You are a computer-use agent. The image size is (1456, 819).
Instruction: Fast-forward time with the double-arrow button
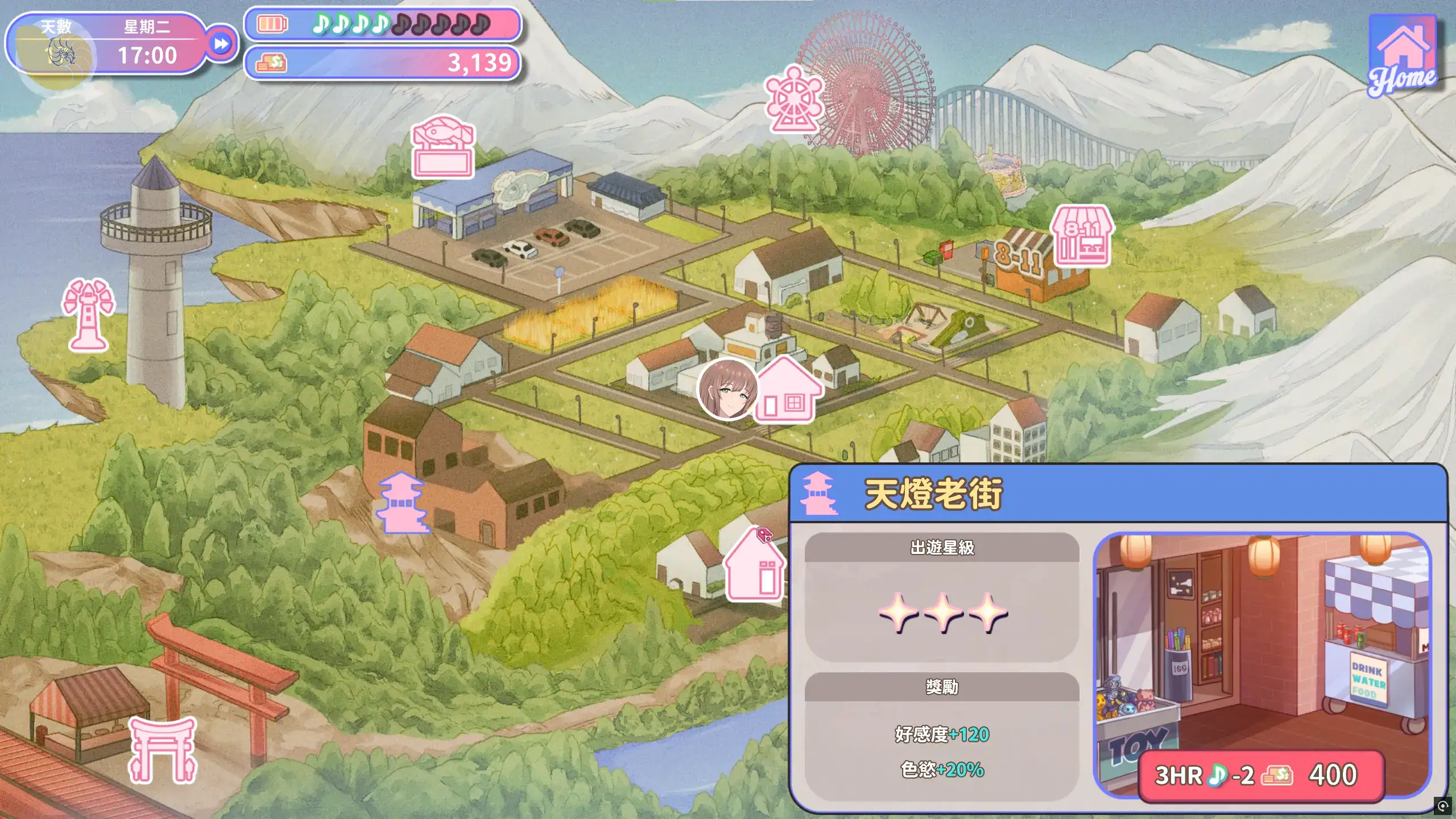click(221, 44)
